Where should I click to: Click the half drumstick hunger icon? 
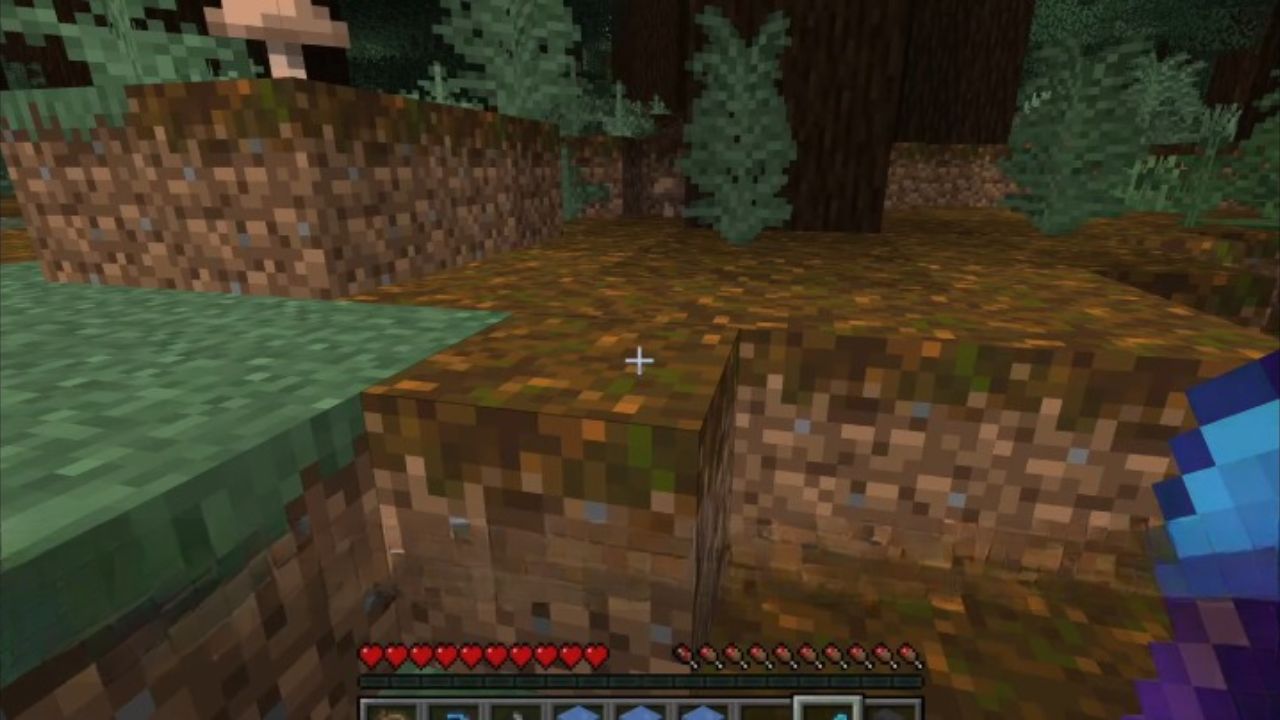(682, 655)
